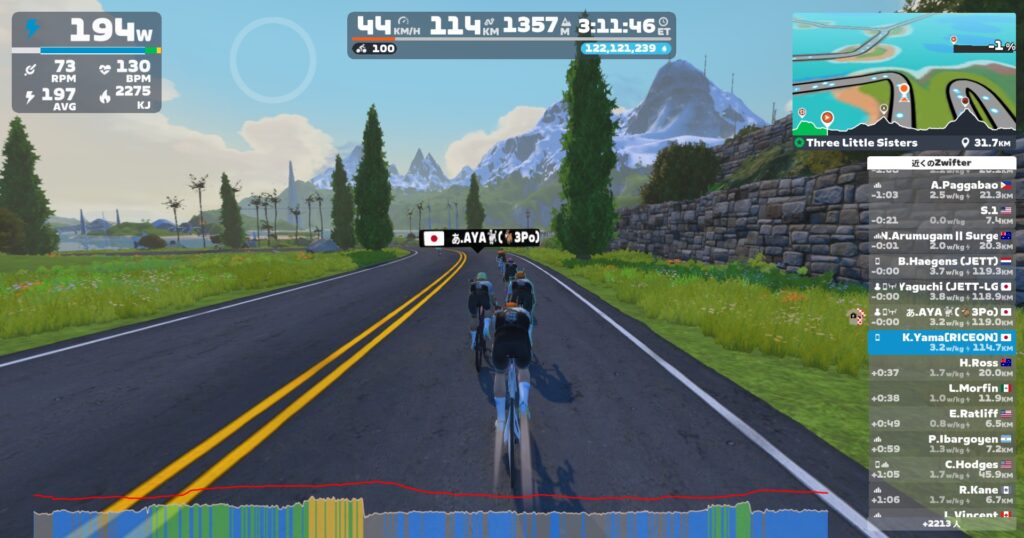This screenshot has width=1024, height=538.
Task: Click the Three Little Sisters route label
Action: point(861,143)
